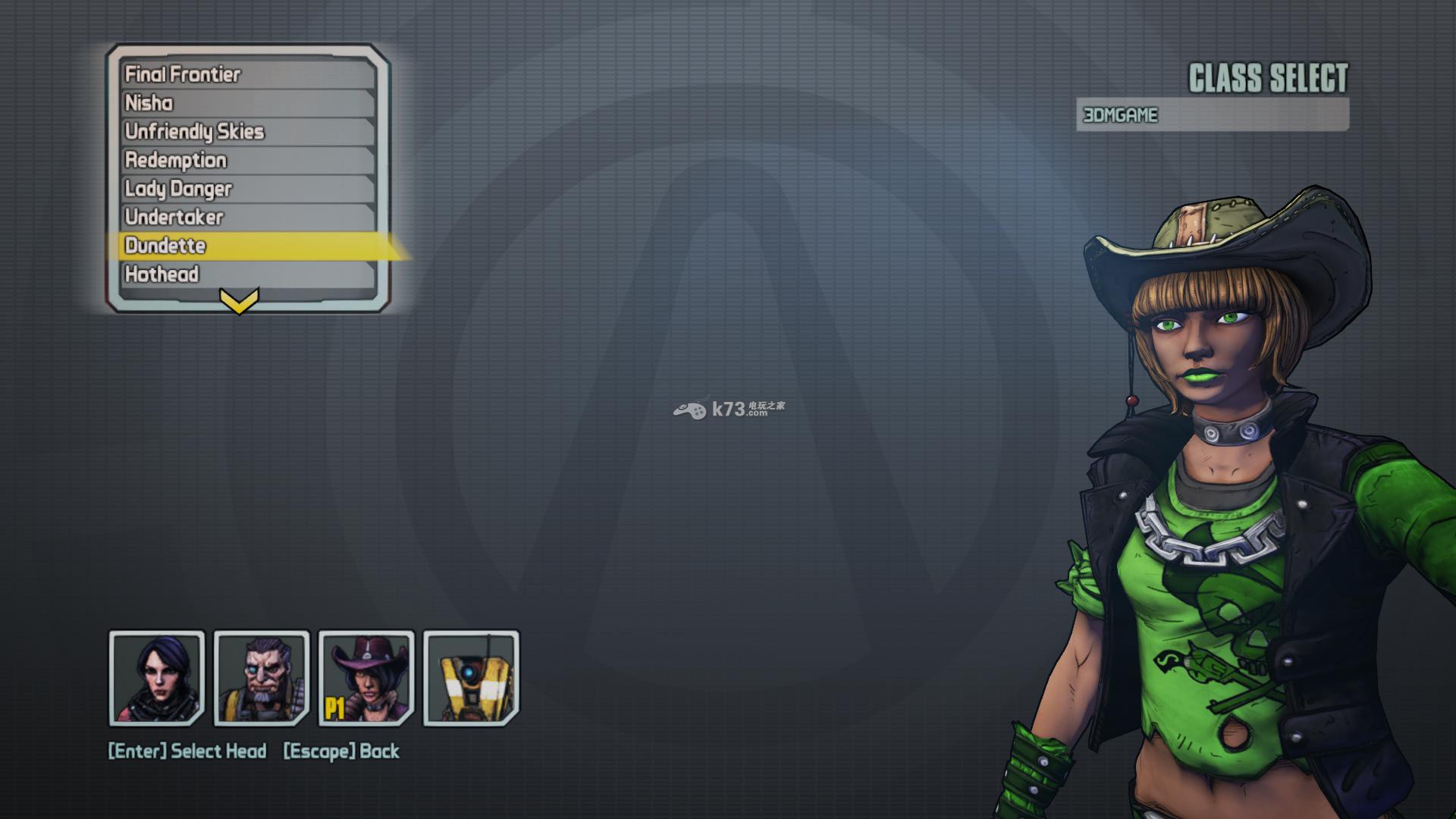The image size is (1456, 819).
Task: Confirm with the Select Head label
Action: [187, 751]
